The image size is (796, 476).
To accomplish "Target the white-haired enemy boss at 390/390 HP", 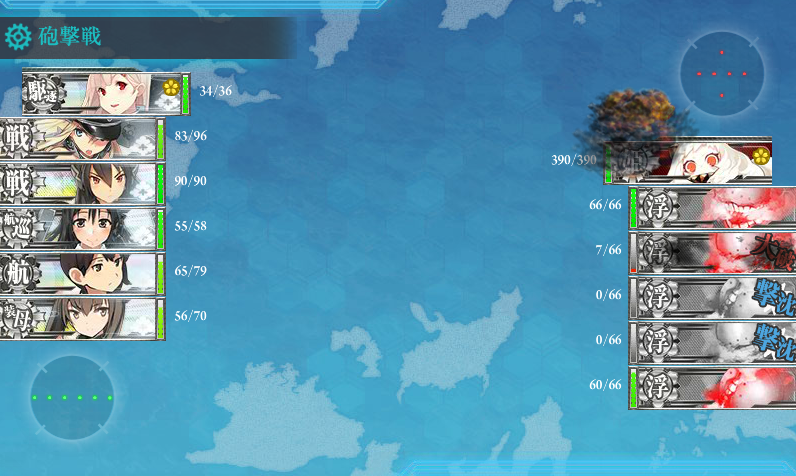I will point(690,160).
